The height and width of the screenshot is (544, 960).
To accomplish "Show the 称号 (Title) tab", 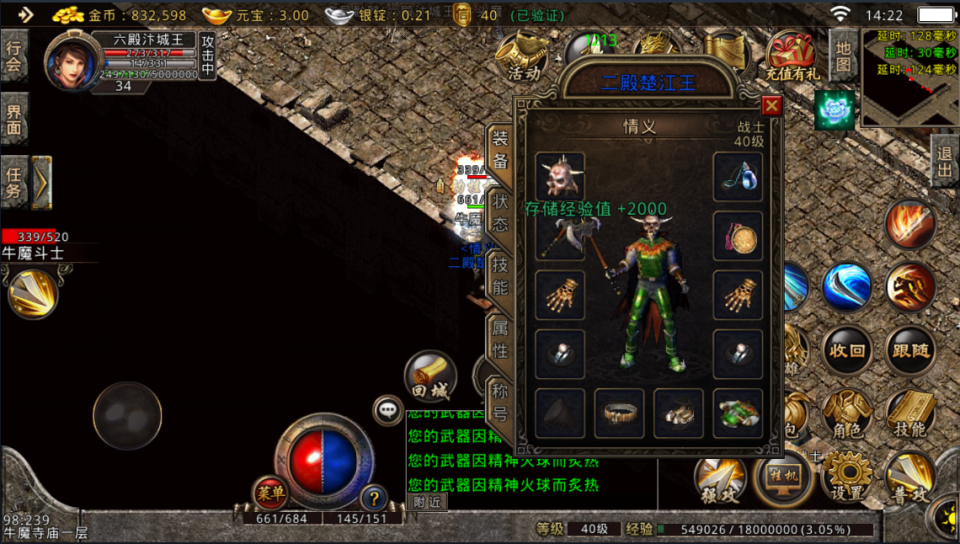I will (x=500, y=400).
